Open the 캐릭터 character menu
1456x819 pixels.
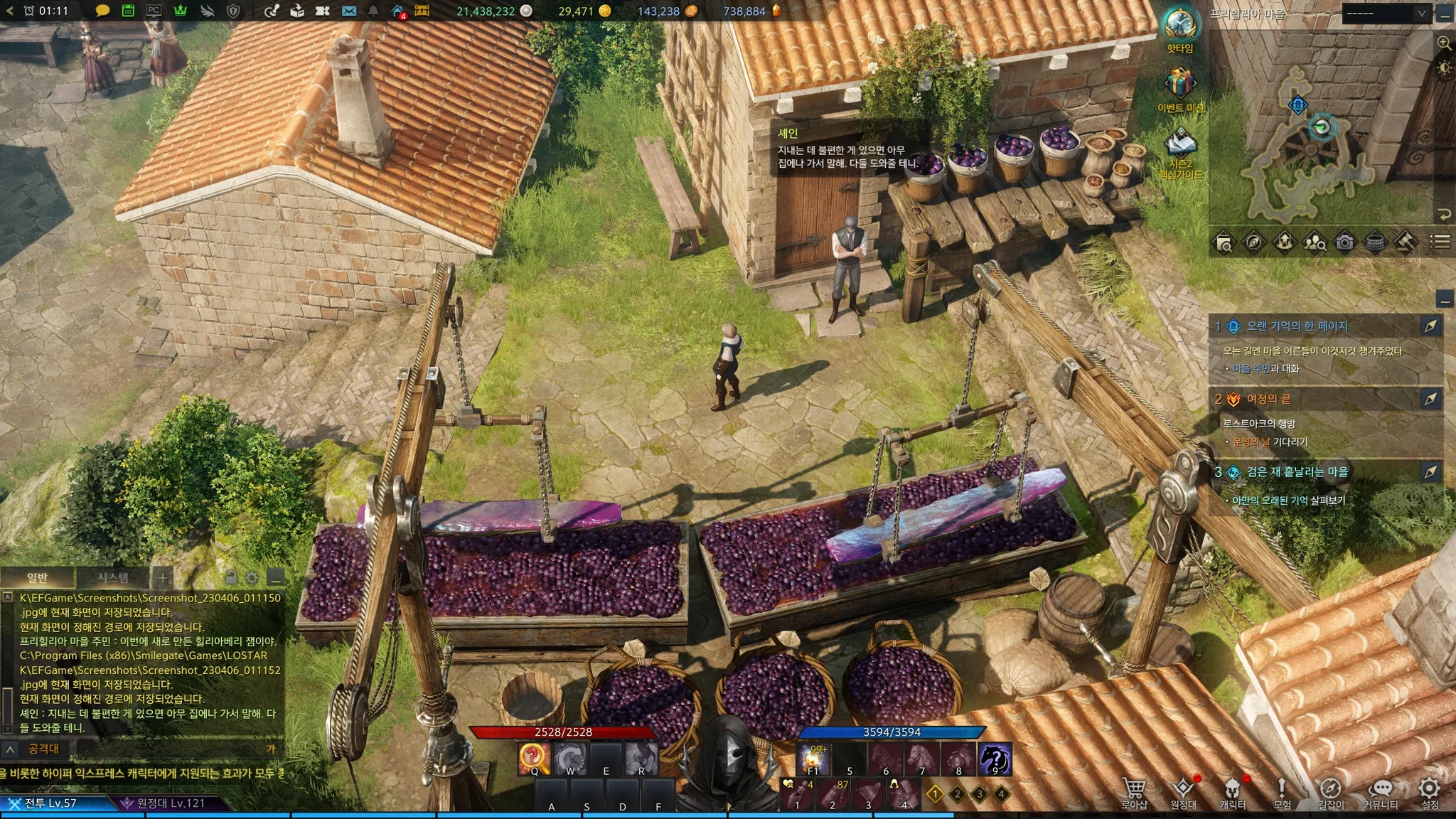click(x=1232, y=791)
